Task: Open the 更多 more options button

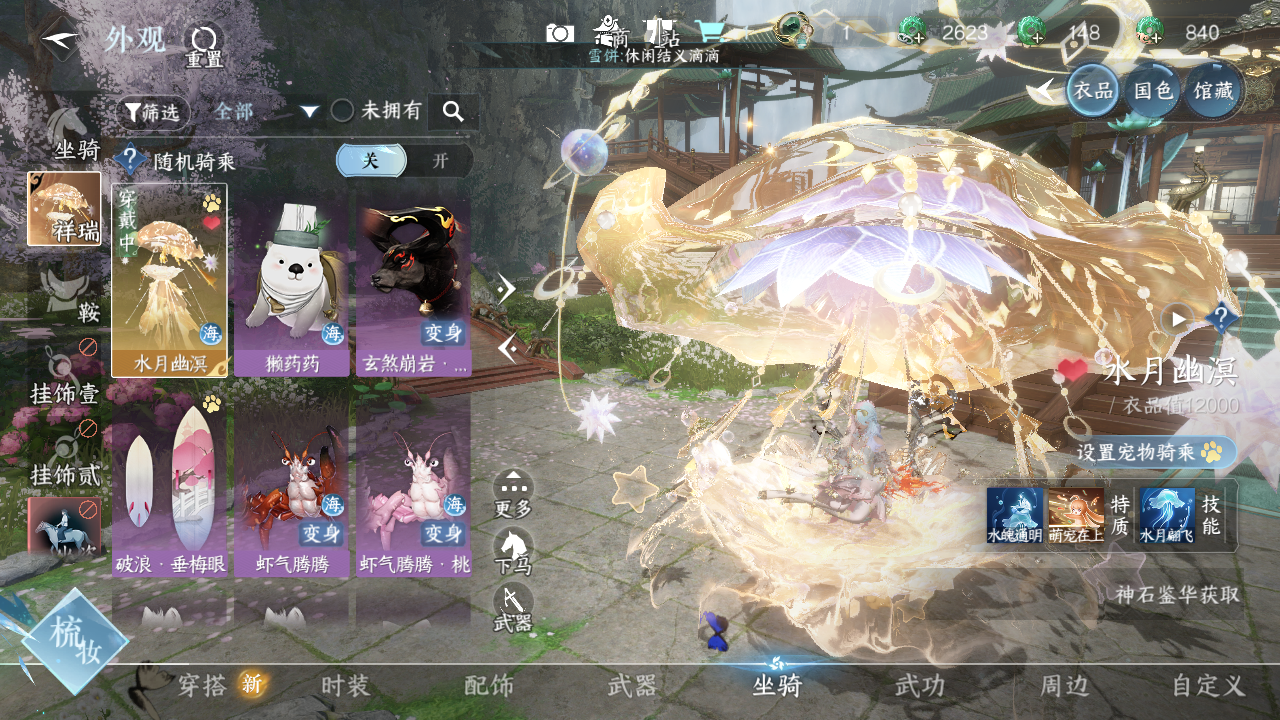Action: click(513, 494)
